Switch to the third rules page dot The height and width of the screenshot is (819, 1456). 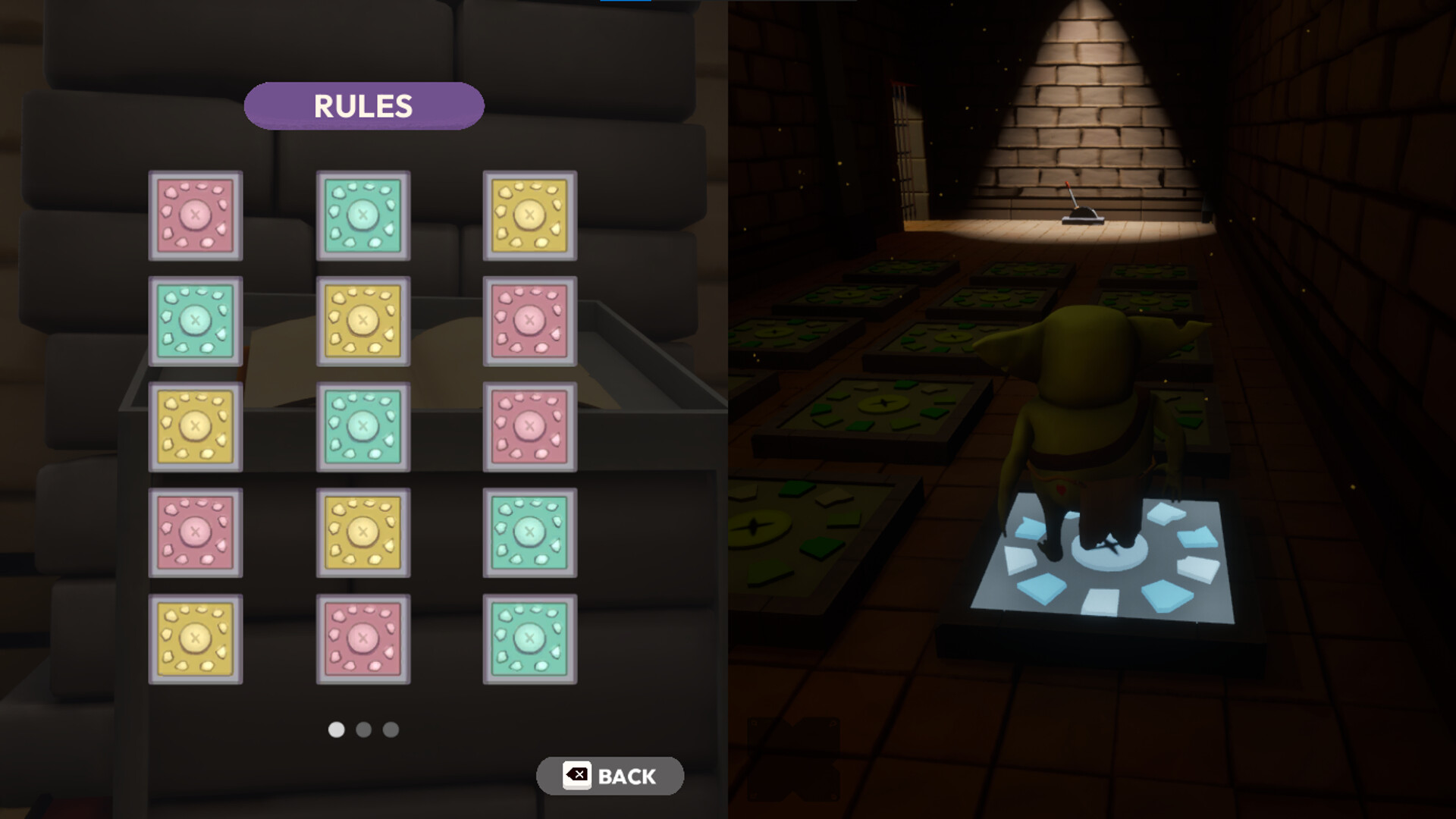[x=391, y=730]
